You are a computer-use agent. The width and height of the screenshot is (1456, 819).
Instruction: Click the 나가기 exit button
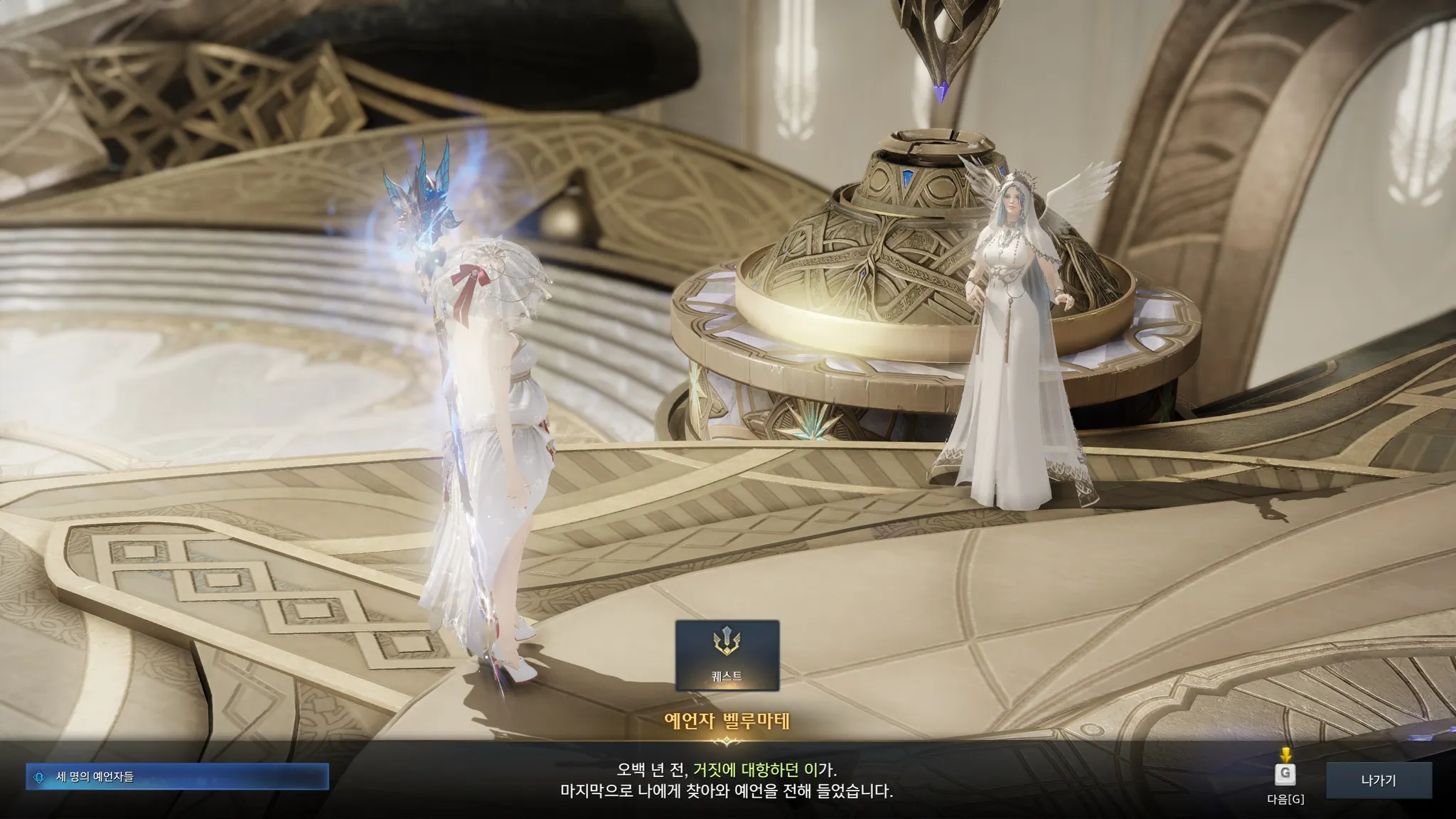click(1378, 781)
